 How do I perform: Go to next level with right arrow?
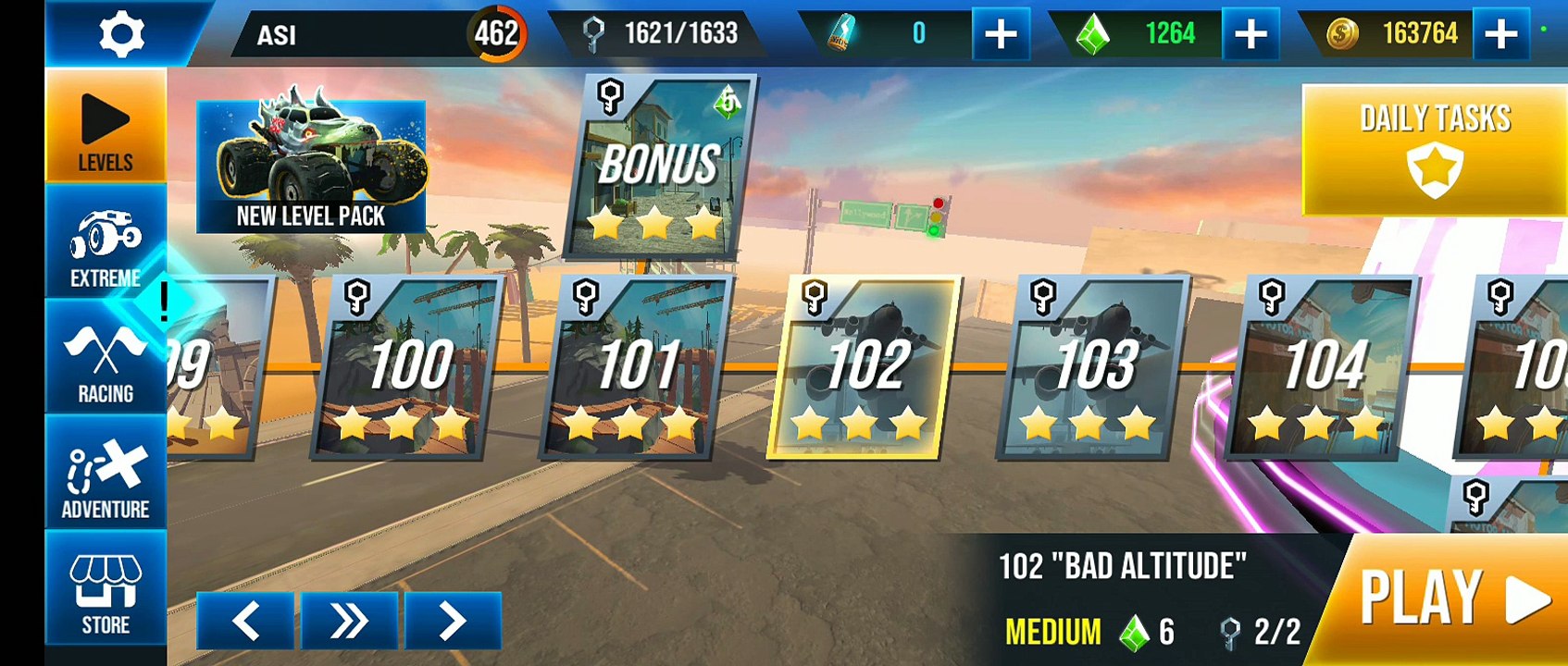point(453,621)
